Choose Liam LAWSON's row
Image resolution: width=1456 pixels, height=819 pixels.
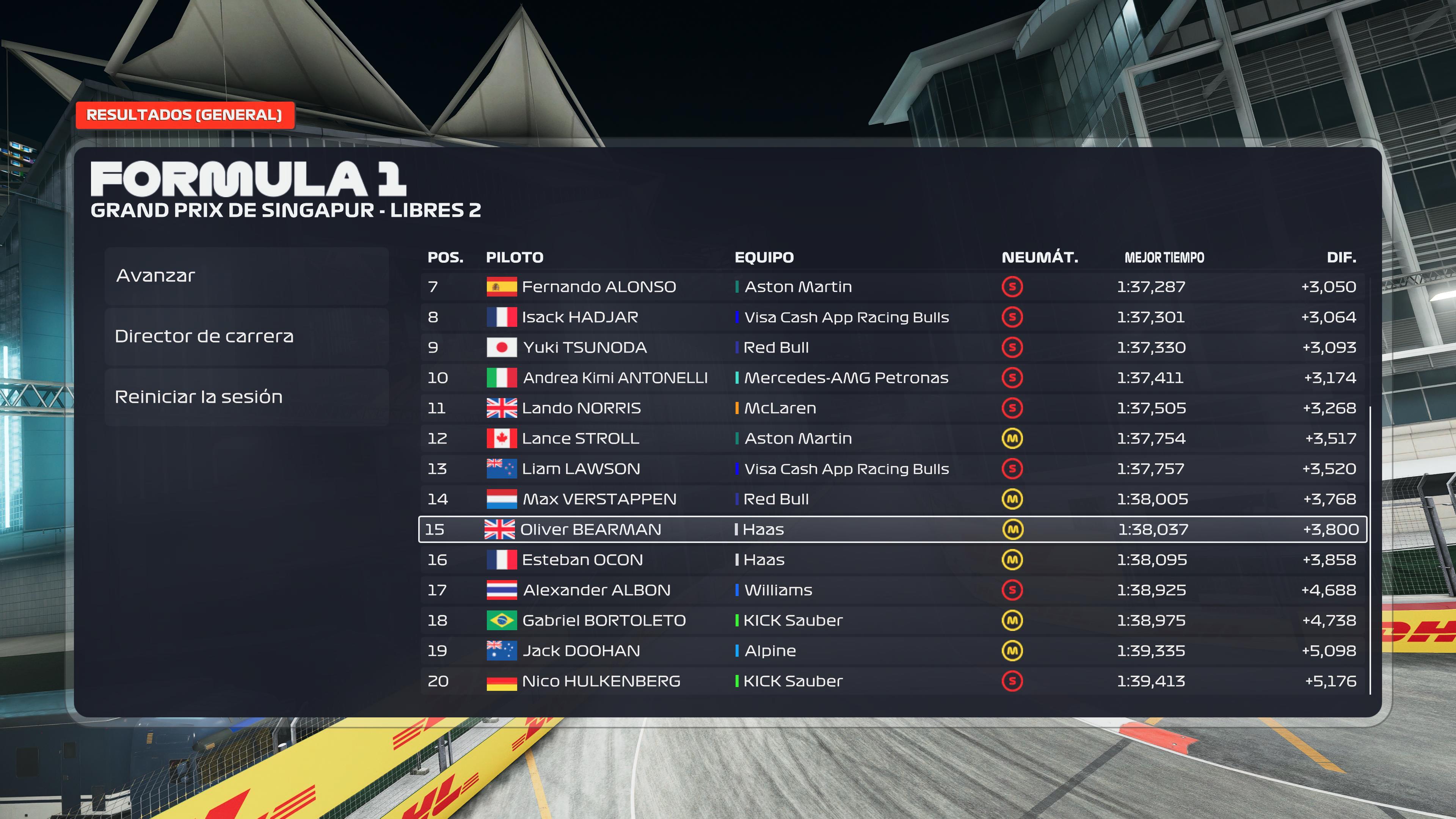[892, 469]
